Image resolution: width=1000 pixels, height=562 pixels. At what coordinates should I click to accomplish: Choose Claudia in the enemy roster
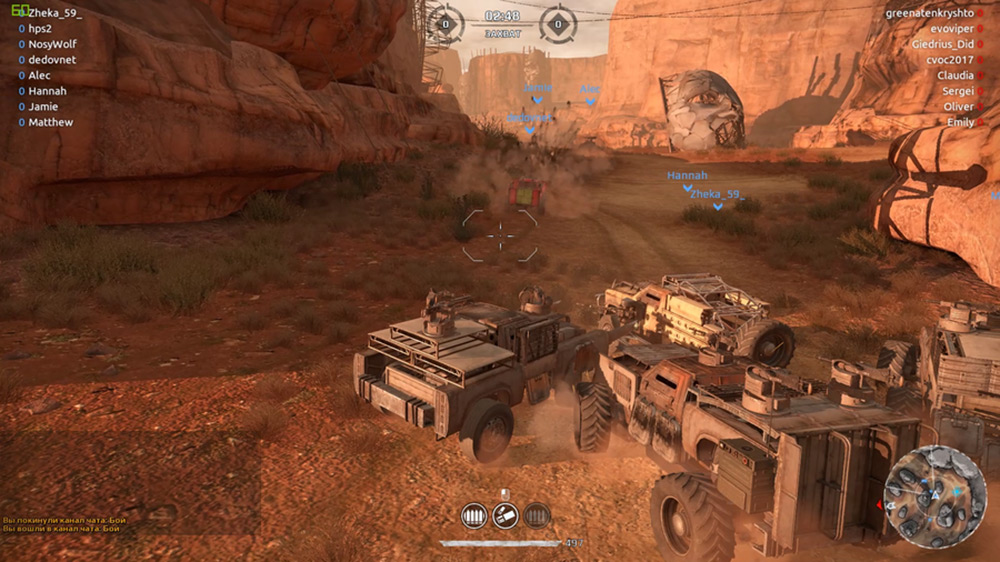[955, 75]
